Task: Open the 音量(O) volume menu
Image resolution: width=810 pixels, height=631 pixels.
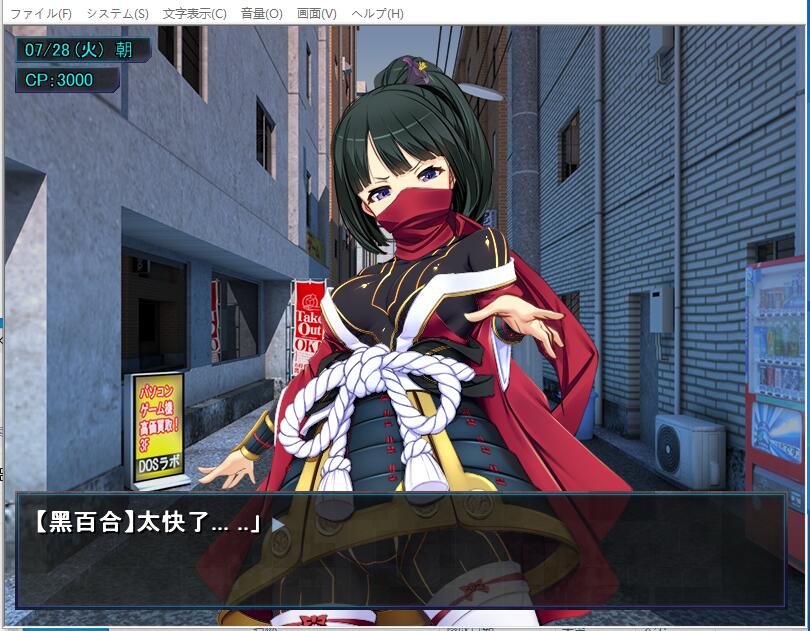Action: [261, 14]
